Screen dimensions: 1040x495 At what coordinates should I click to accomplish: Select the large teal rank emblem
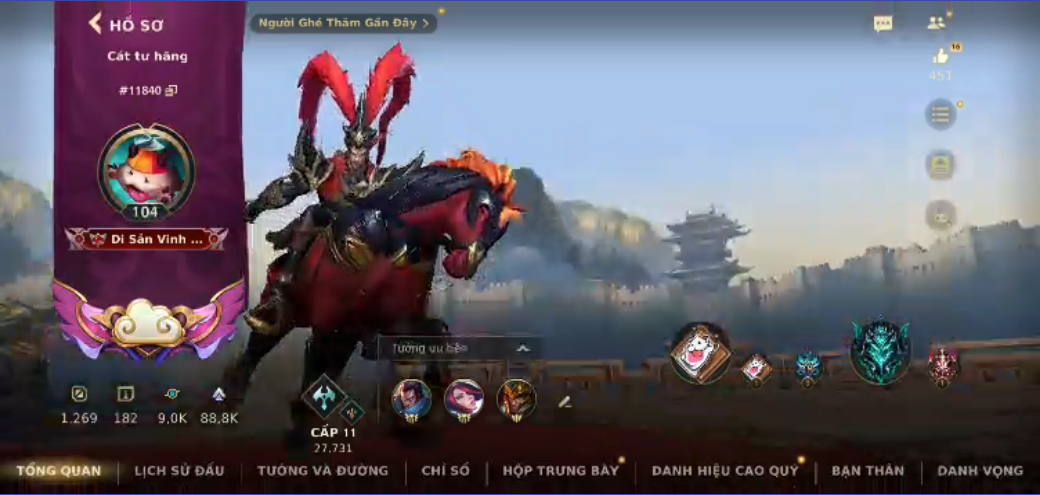pos(880,352)
